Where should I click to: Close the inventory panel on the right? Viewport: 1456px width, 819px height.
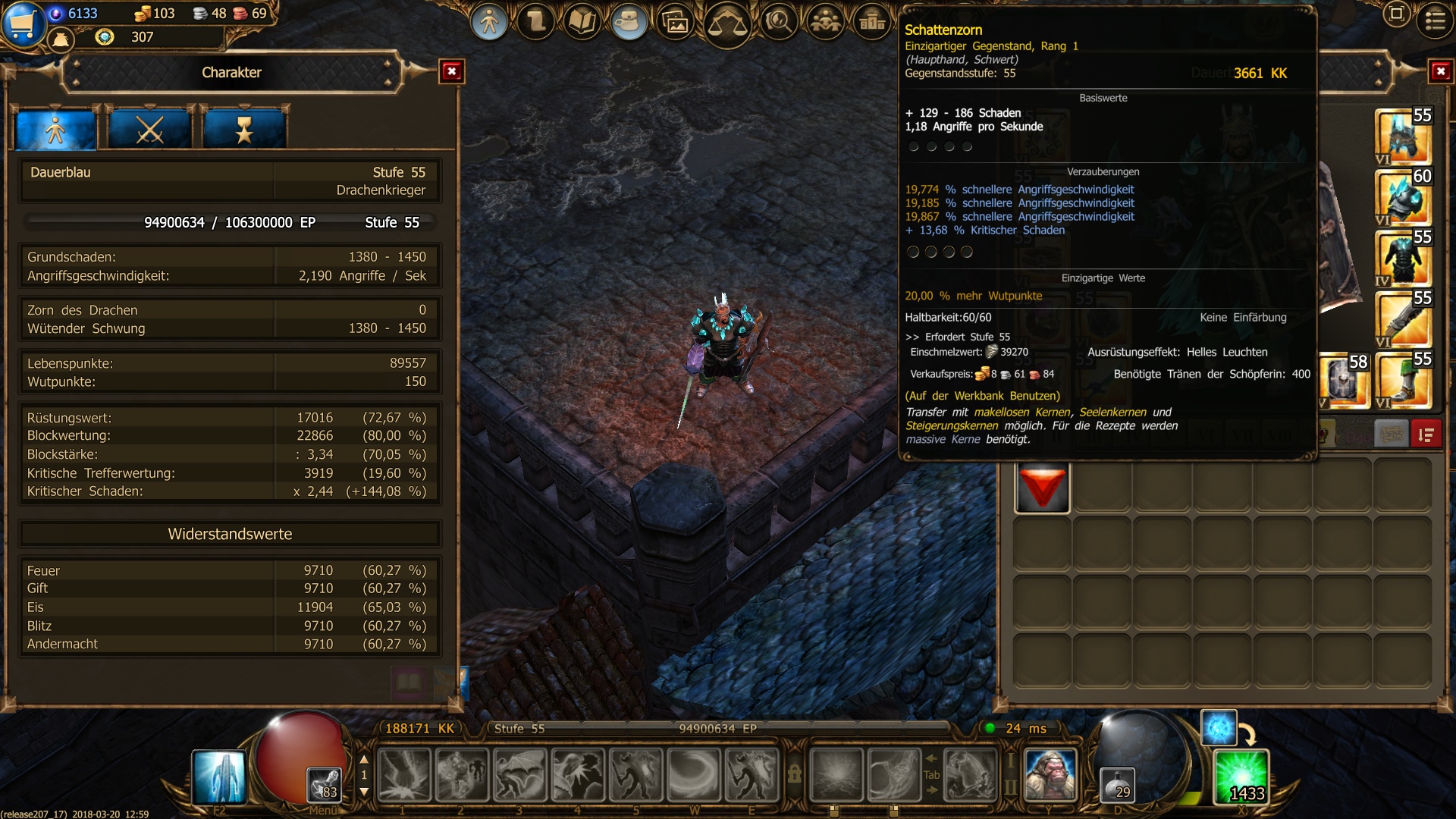[x=1440, y=72]
